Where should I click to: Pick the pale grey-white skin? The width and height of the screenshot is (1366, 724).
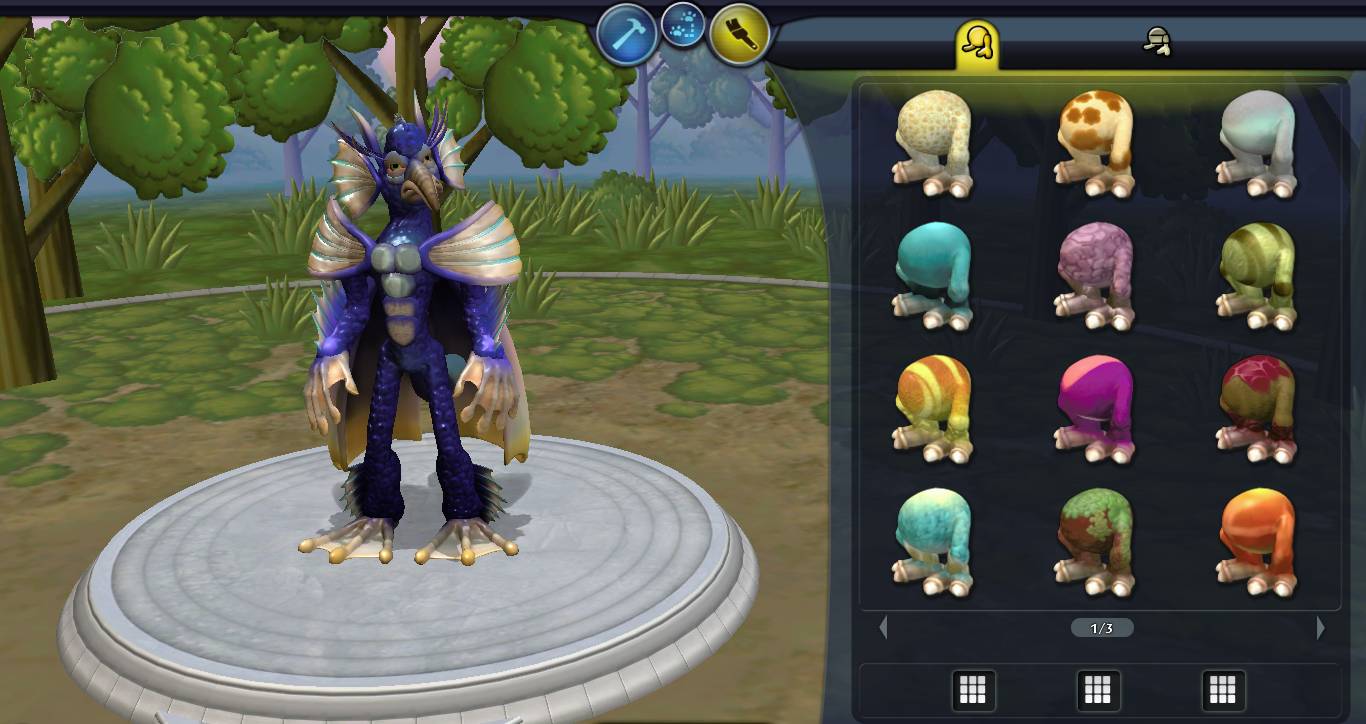[1258, 144]
